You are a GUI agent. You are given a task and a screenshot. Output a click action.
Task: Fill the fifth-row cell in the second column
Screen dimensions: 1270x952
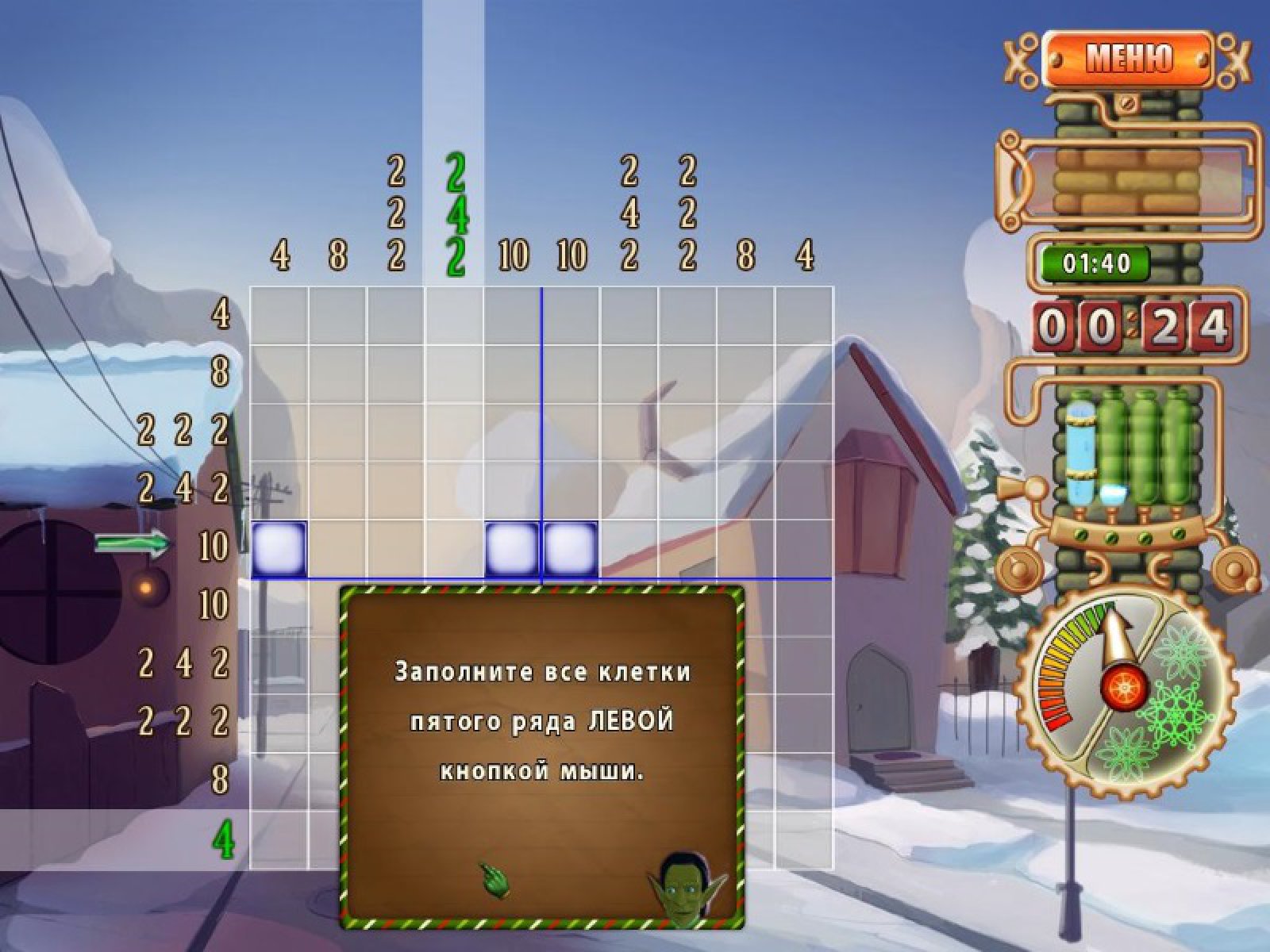337,549
